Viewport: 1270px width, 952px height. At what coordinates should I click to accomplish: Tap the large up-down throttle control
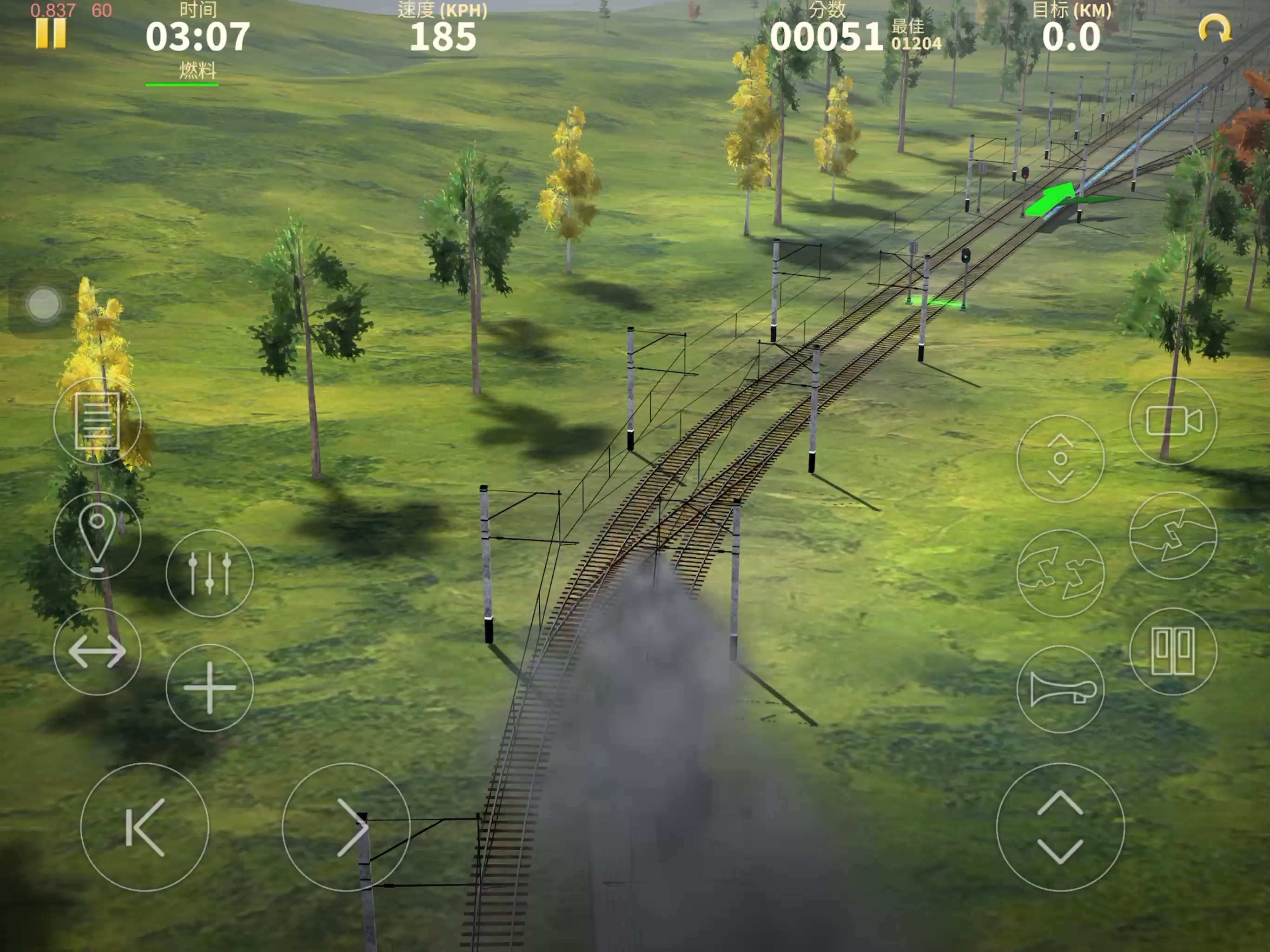[x=1060, y=827]
